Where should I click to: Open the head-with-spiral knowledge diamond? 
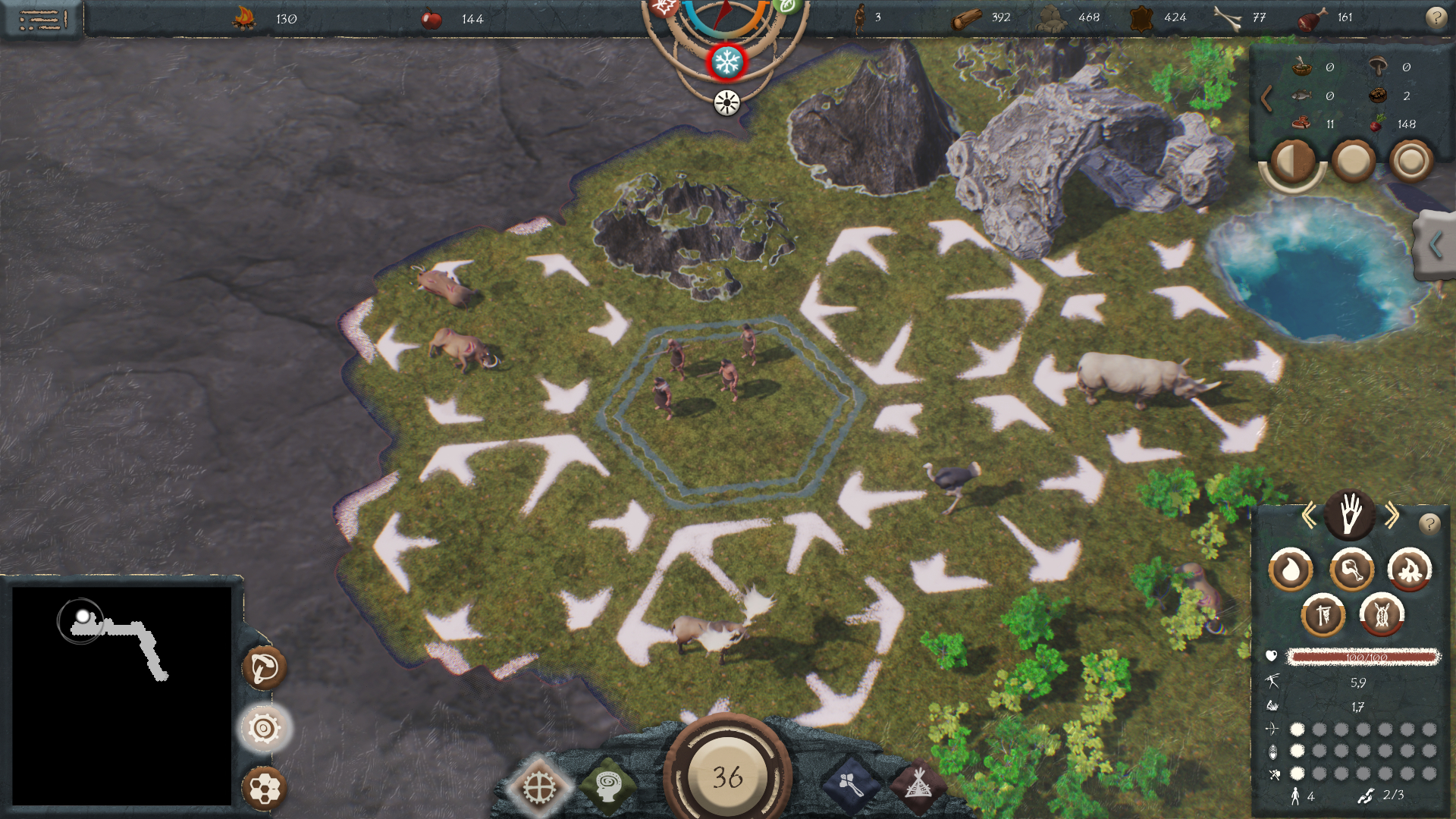tap(607, 786)
